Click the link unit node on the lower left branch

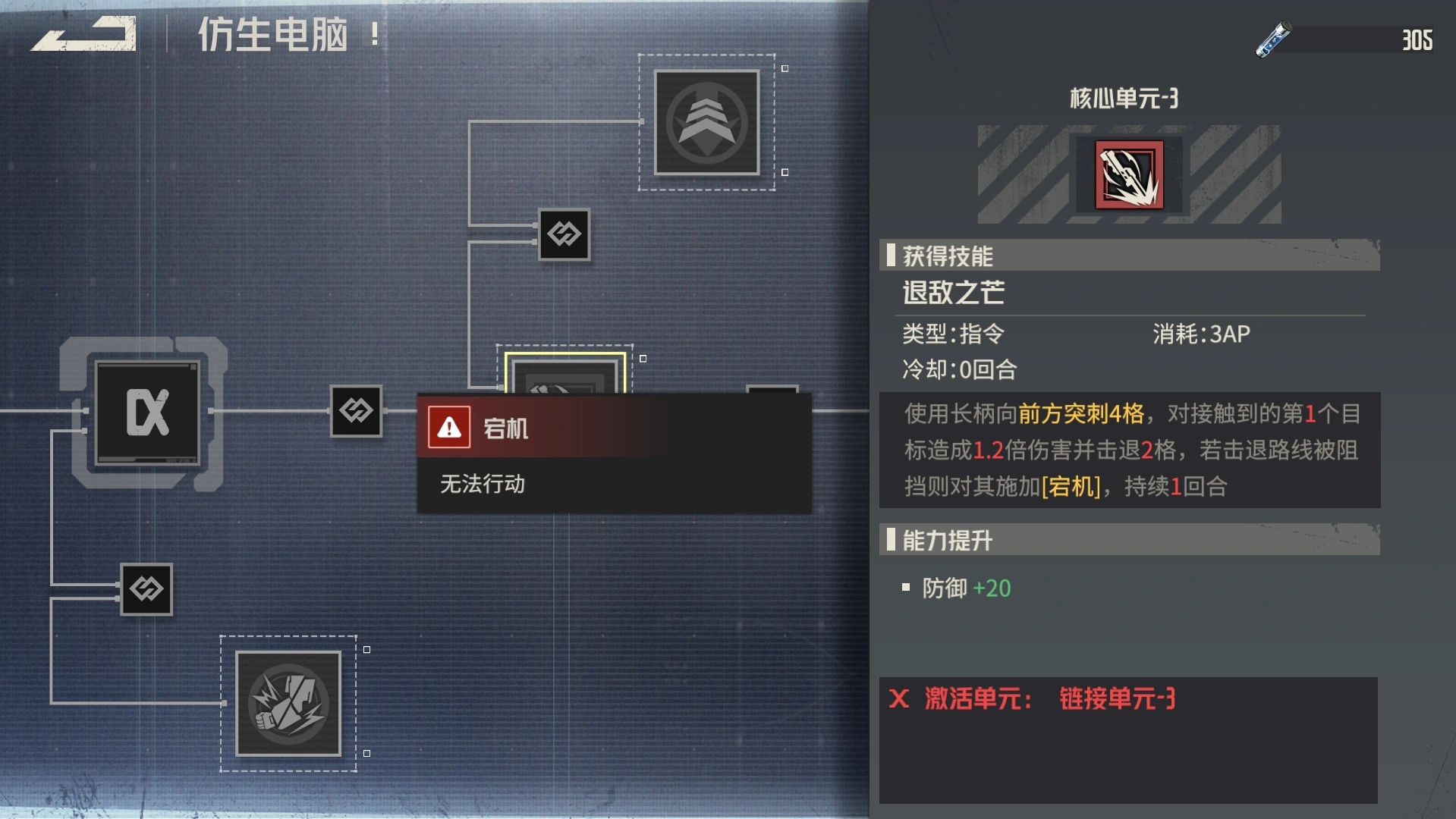point(147,590)
